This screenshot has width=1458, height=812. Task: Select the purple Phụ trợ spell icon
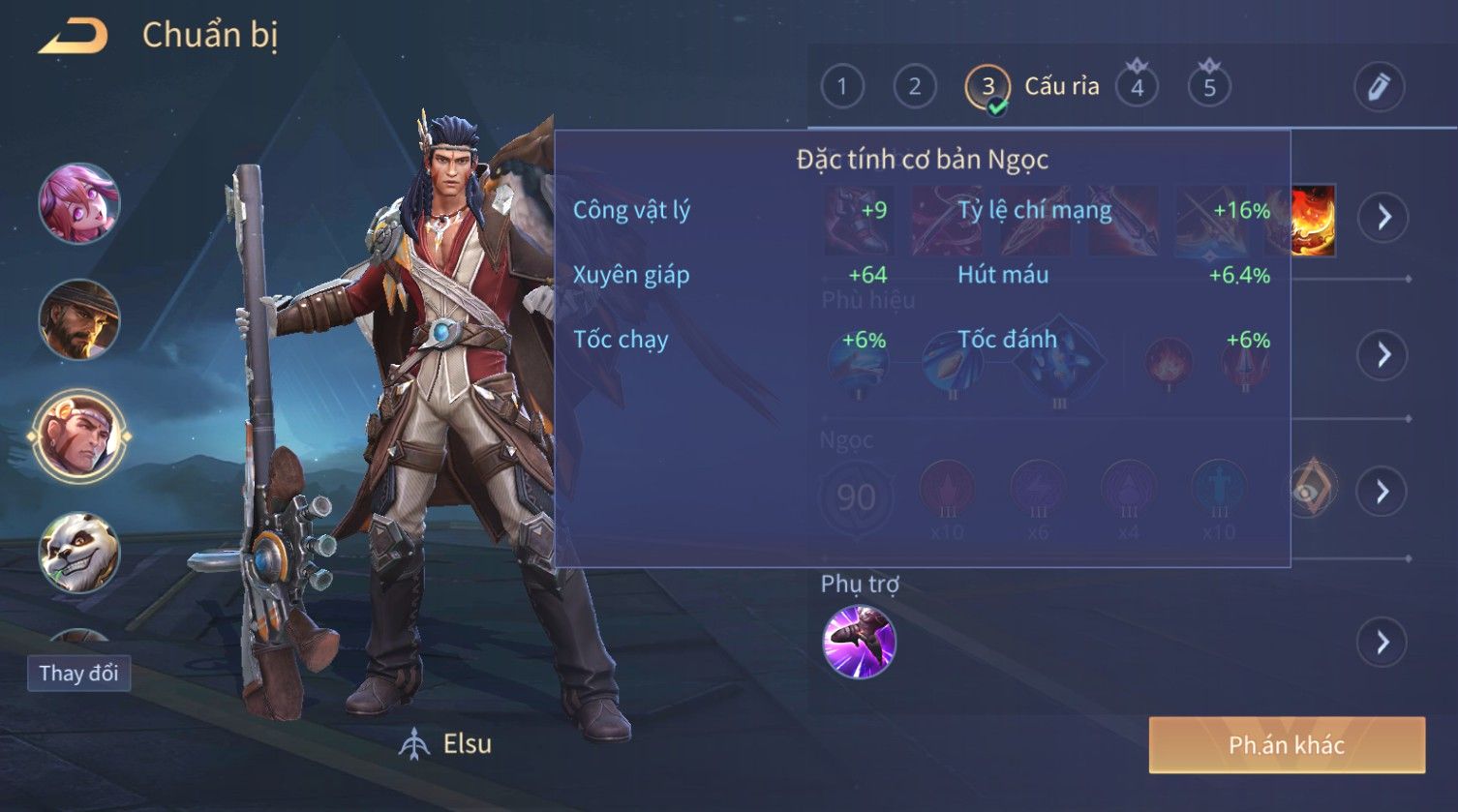859,642
